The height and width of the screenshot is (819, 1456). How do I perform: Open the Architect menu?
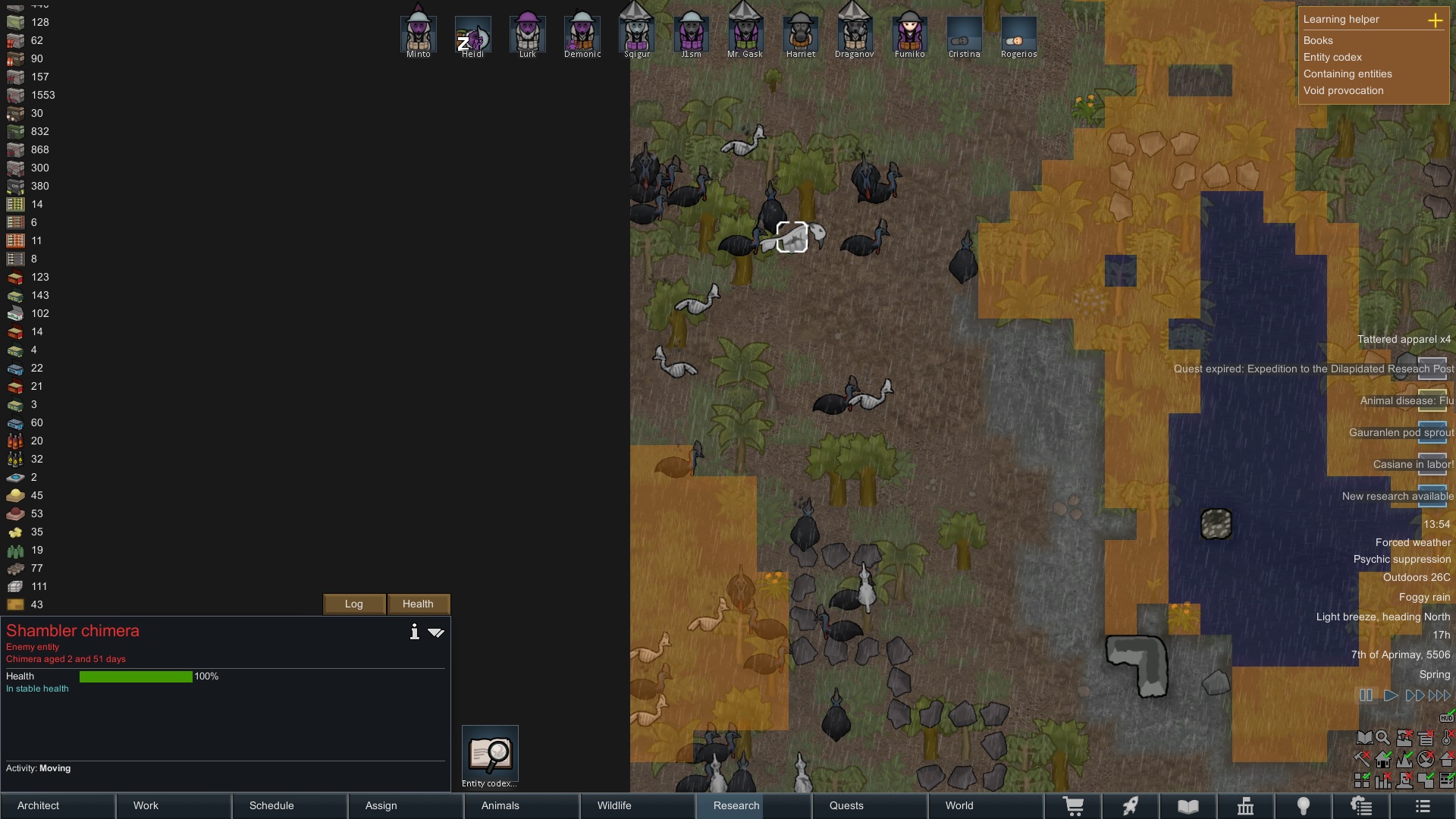point(38,805)
